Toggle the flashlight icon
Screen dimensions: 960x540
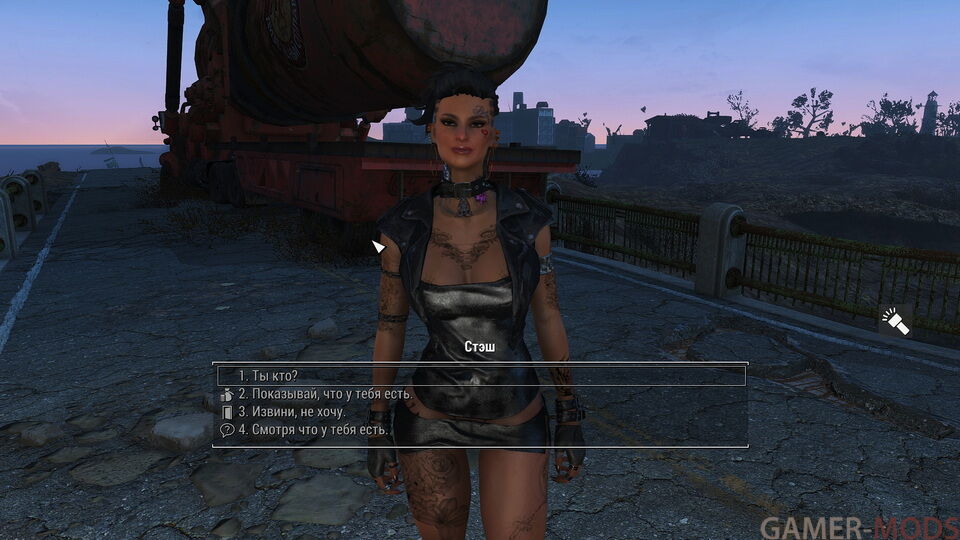pyautogui.click(x=896, y=322)
